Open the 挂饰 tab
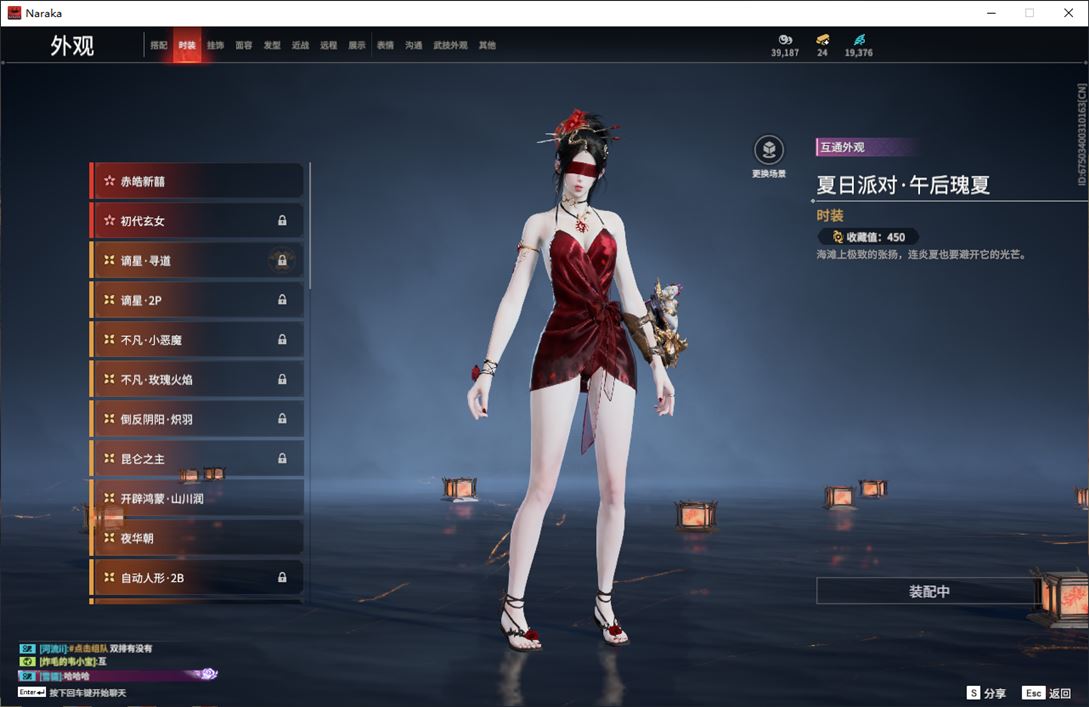This screenshot has width=1089, height=707. pos(215,46)
